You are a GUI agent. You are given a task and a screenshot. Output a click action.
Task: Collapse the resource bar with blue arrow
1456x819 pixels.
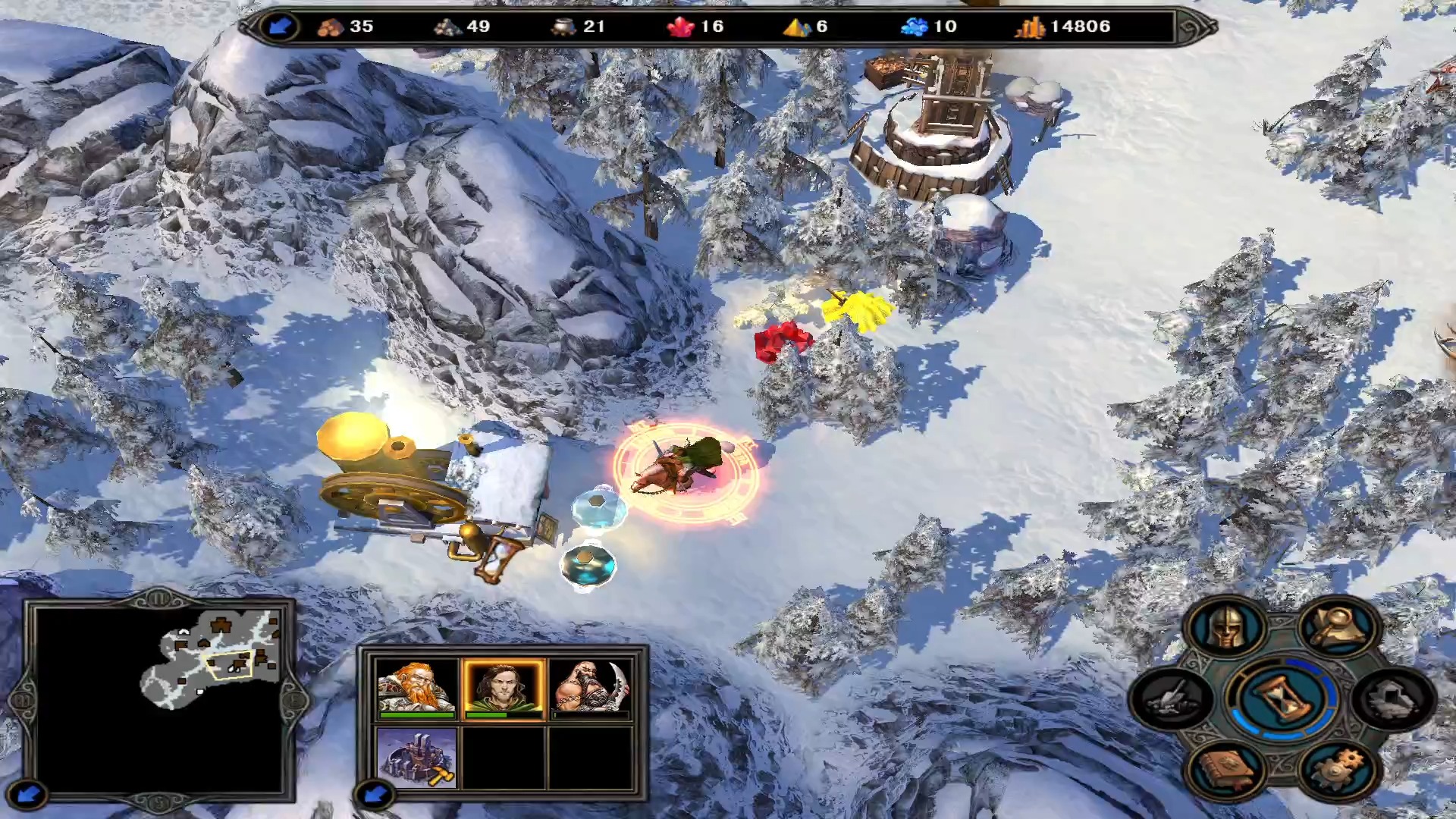pos(279,27)
